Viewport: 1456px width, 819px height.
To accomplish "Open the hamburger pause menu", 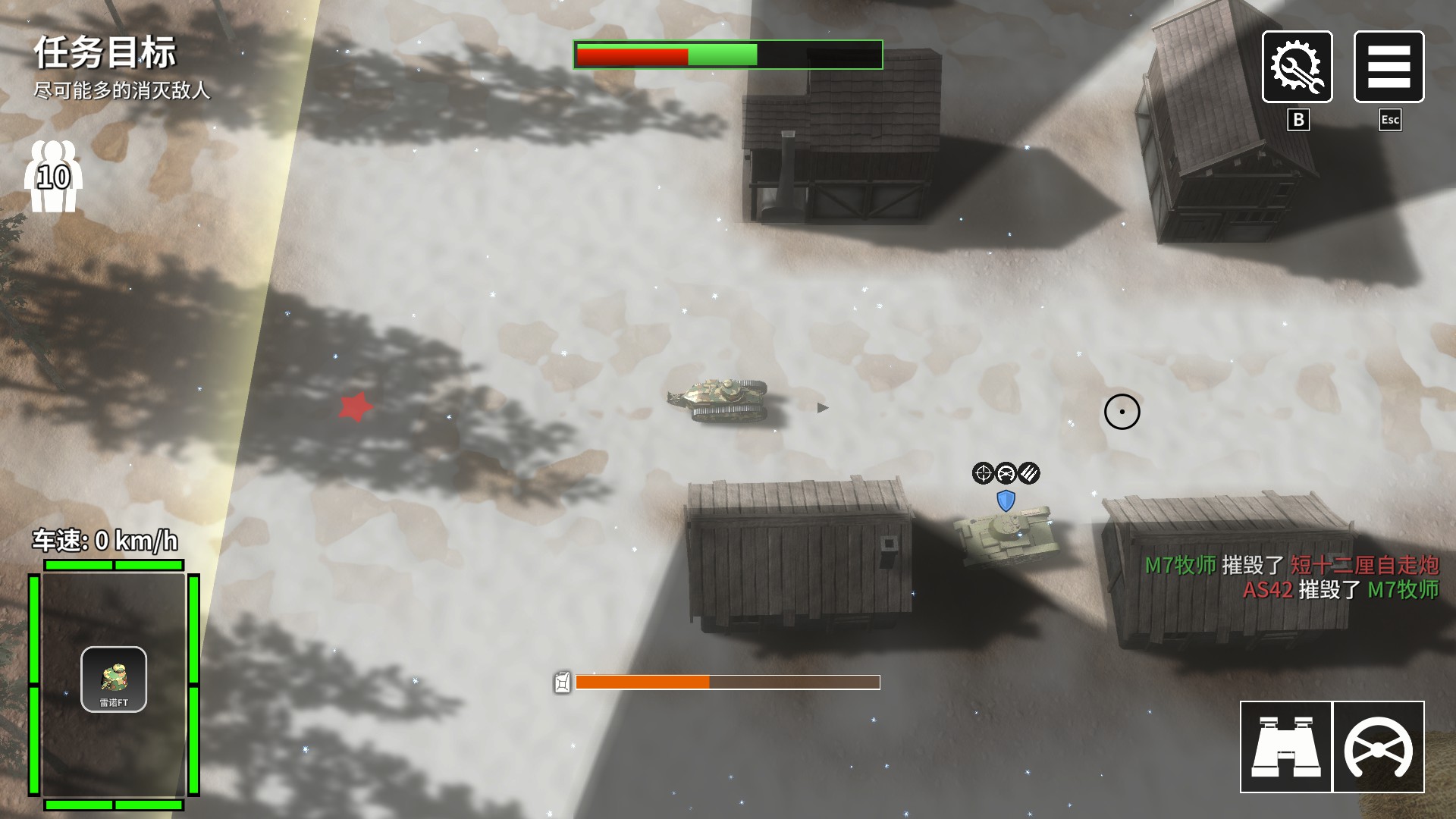I will click(1389, 67).
